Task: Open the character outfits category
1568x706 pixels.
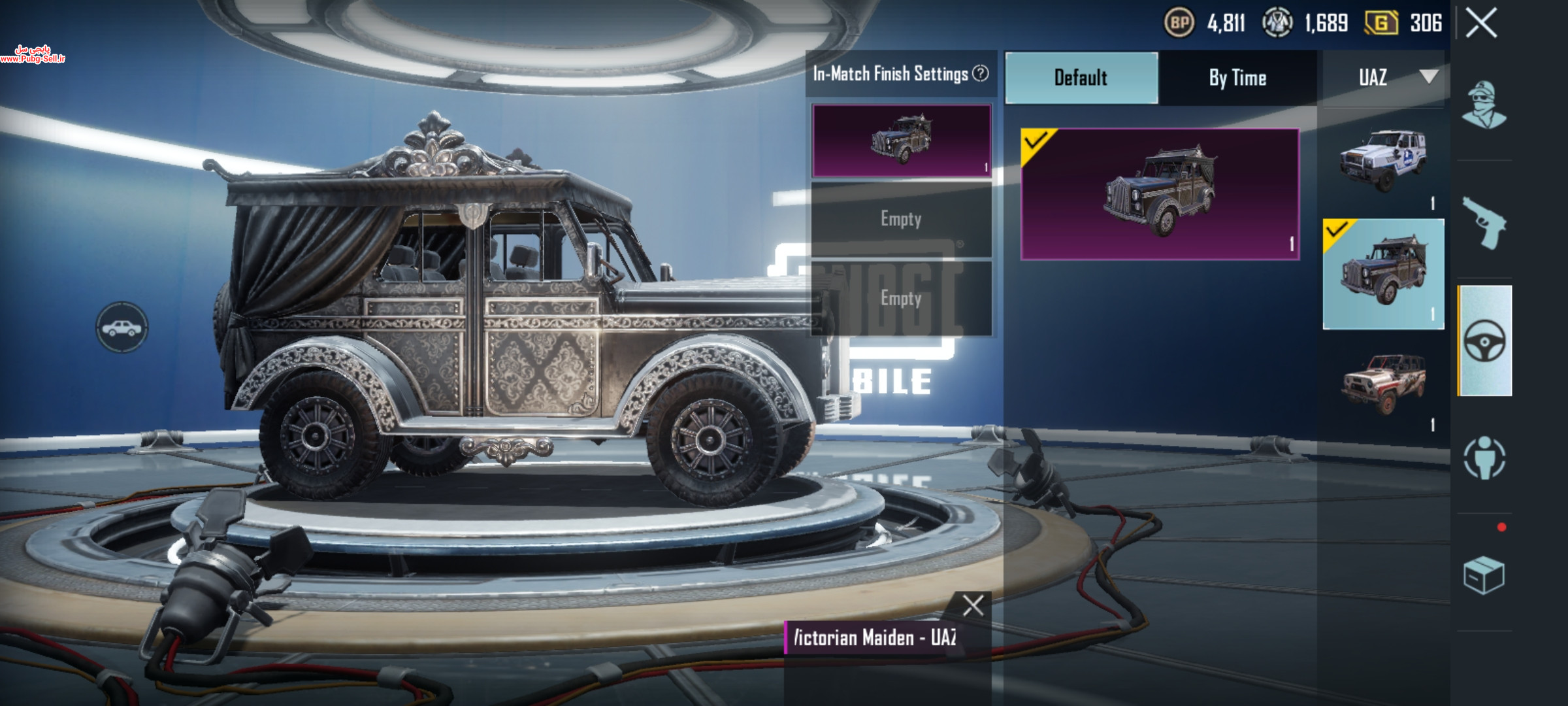Action: point(1484,105)
